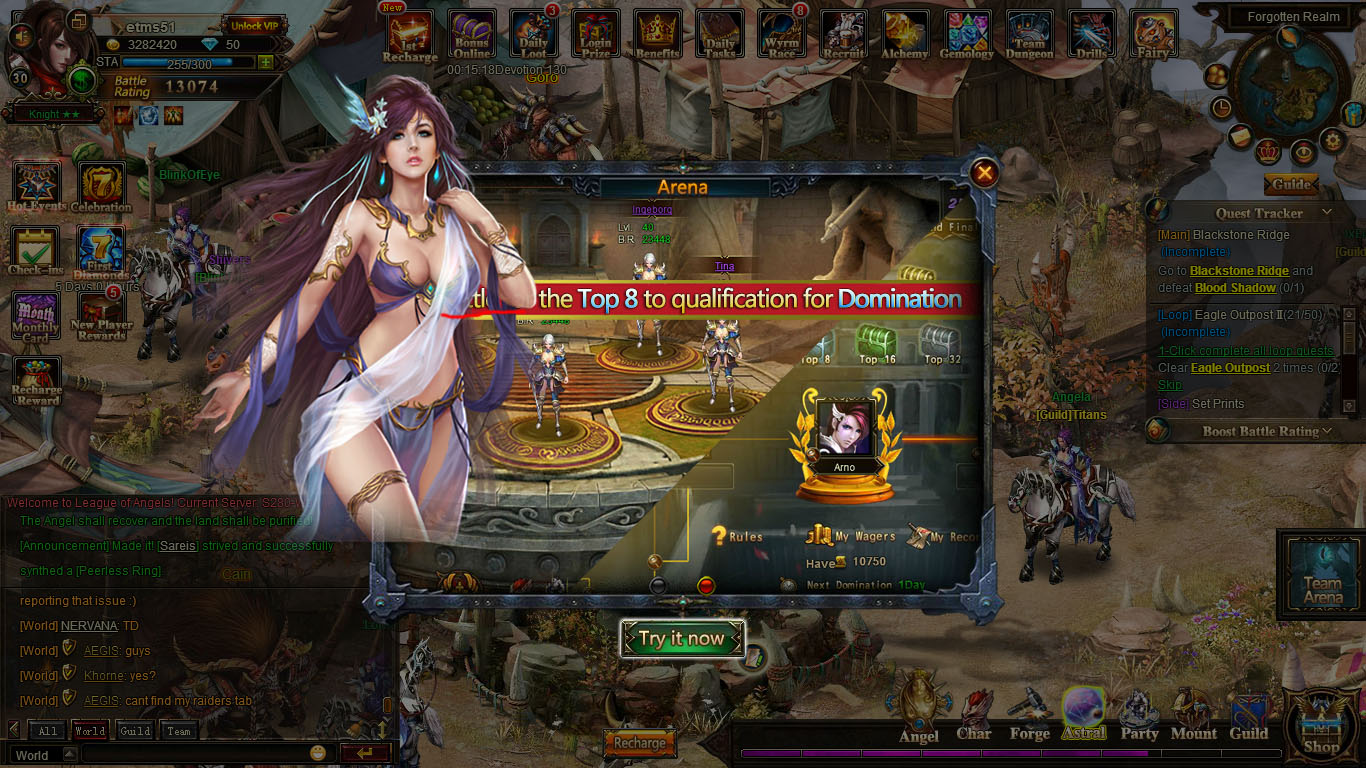Click the Try it now button
Viewport: 1366px width, 768px height.
[x=683, y=639]
